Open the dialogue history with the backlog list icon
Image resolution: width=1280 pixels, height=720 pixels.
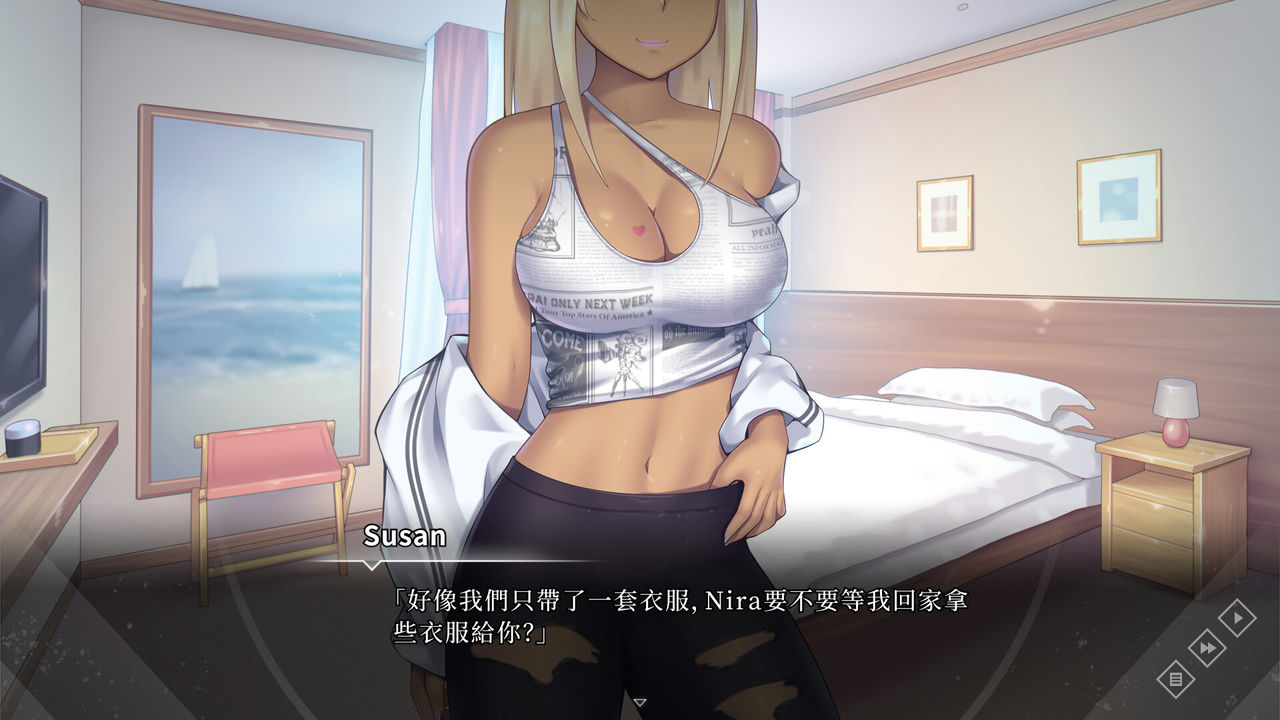pyautogui.click(x=1175, y=679)
